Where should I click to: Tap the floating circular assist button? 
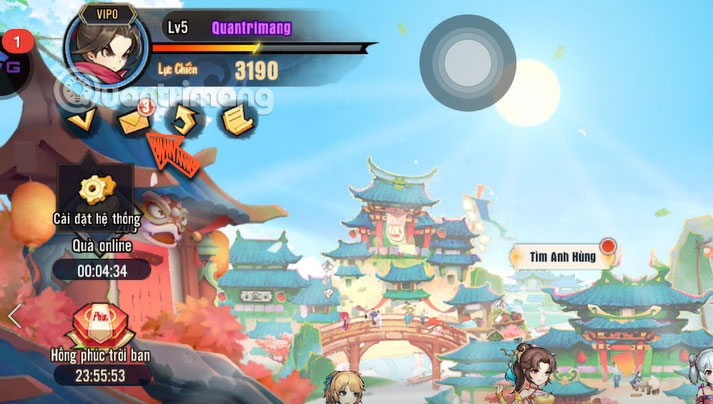[x=466, y=62]
